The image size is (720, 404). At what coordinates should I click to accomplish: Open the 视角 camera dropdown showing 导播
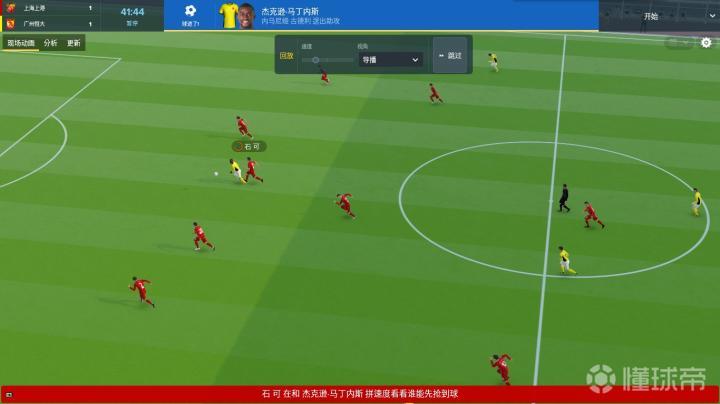[390, 60]
